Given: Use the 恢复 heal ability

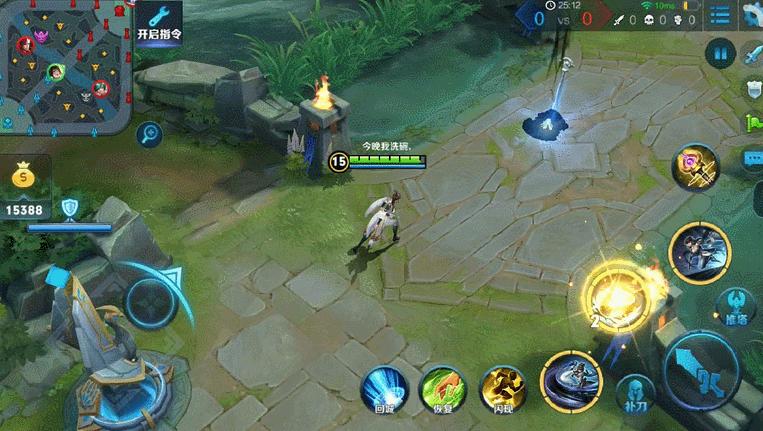Looking at the screenshot, I should pos(441,388).
